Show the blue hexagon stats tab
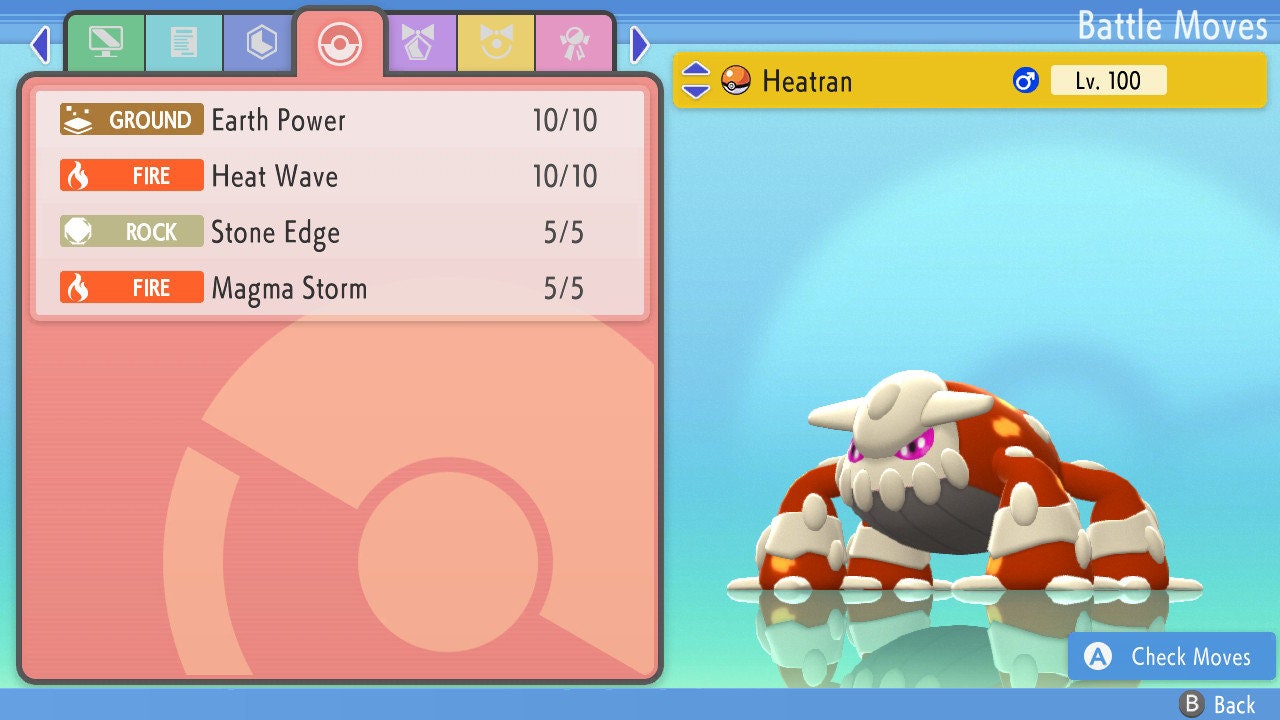The image size is (1280, 720). (261, 42)
